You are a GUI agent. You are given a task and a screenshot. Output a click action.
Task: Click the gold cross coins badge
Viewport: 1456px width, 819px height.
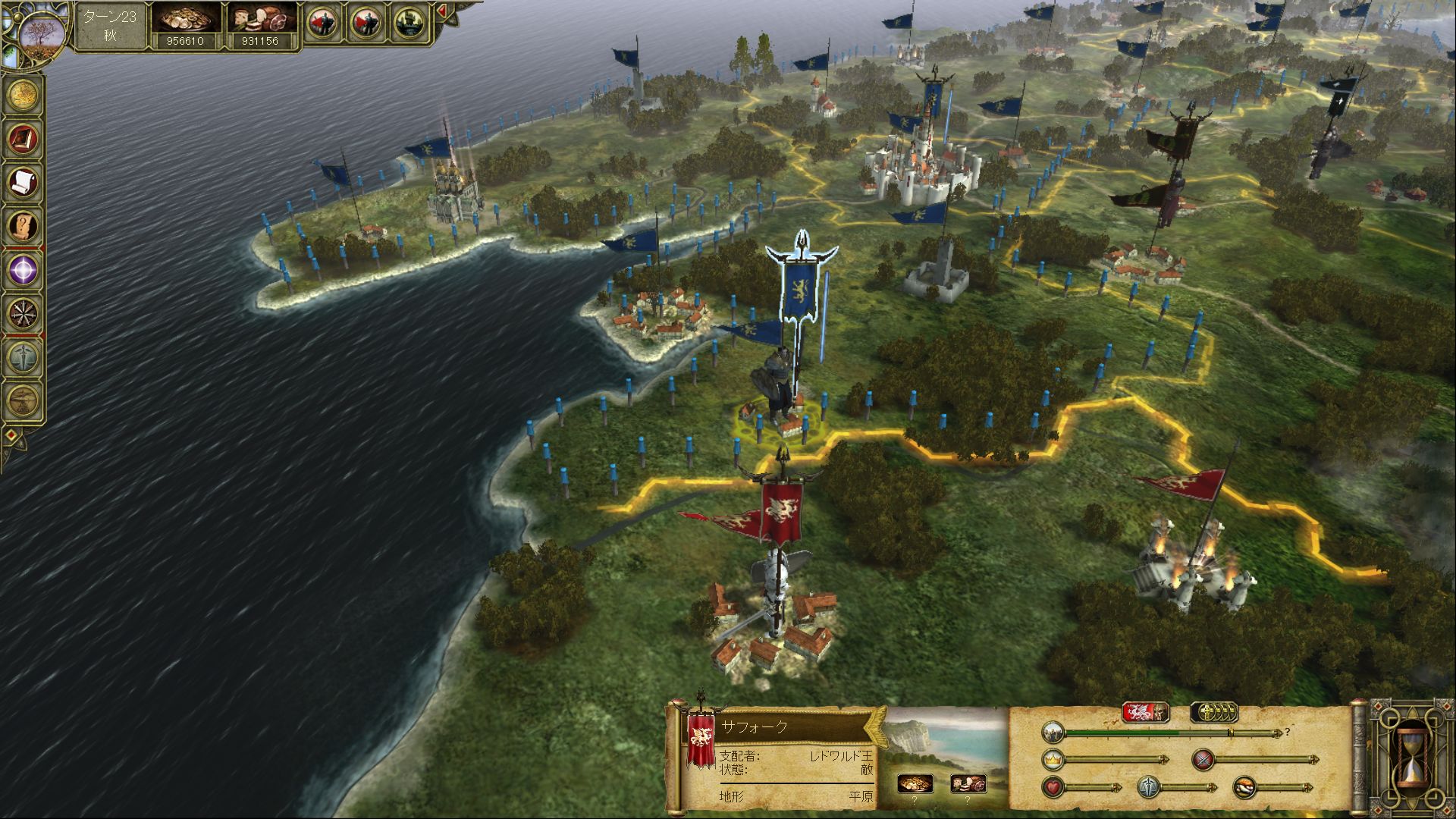point(1214,712)
